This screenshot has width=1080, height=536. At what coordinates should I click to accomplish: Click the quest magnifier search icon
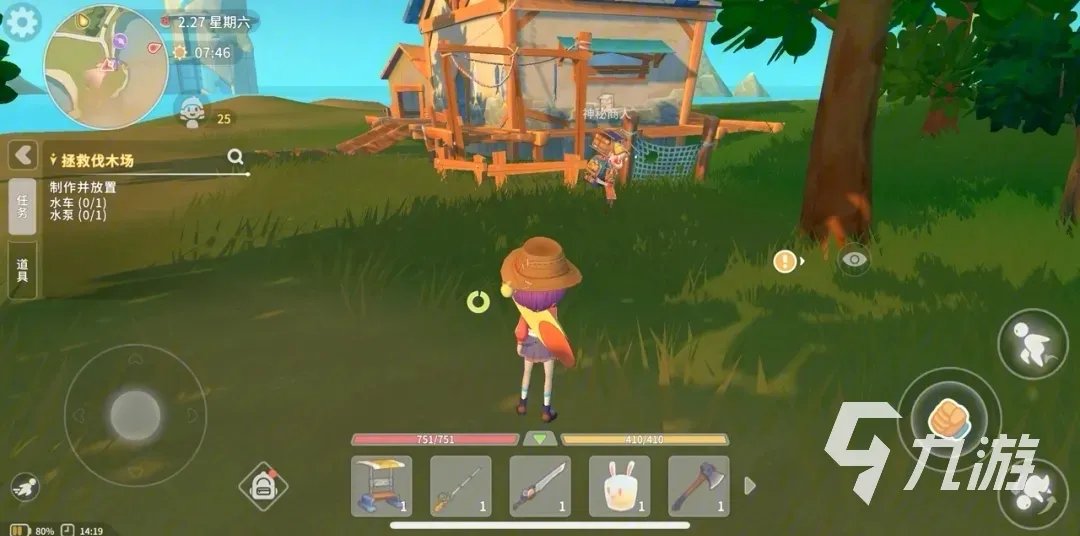pyautogui.click(x=235, y=156)
